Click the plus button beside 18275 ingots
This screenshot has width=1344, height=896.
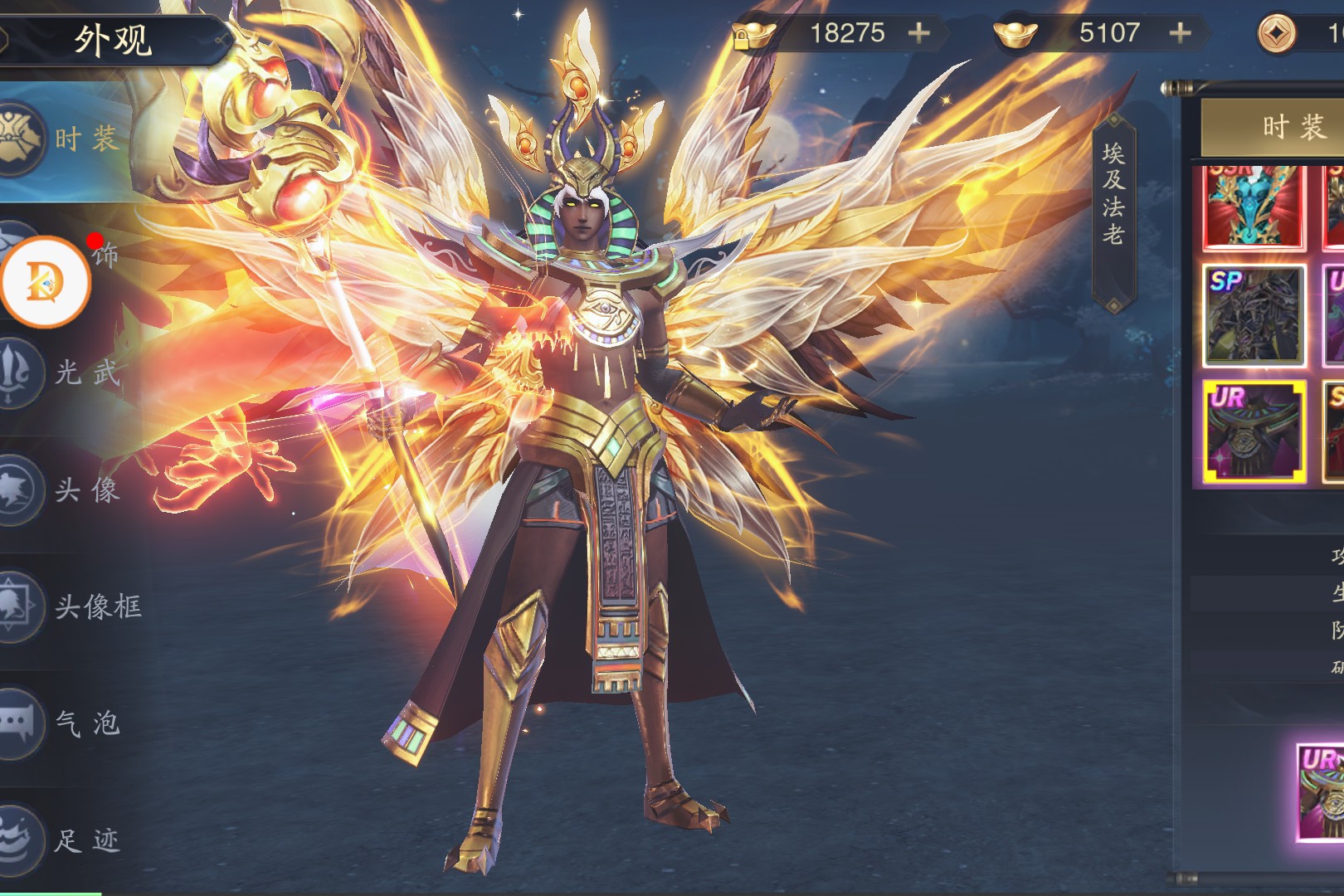[x=918, y=33]
